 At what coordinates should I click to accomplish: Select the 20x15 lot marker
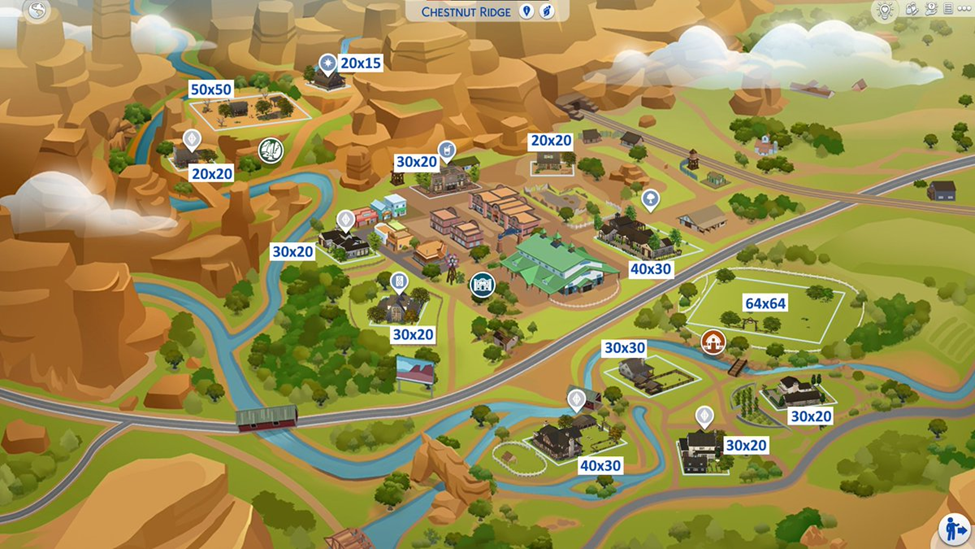327,65
